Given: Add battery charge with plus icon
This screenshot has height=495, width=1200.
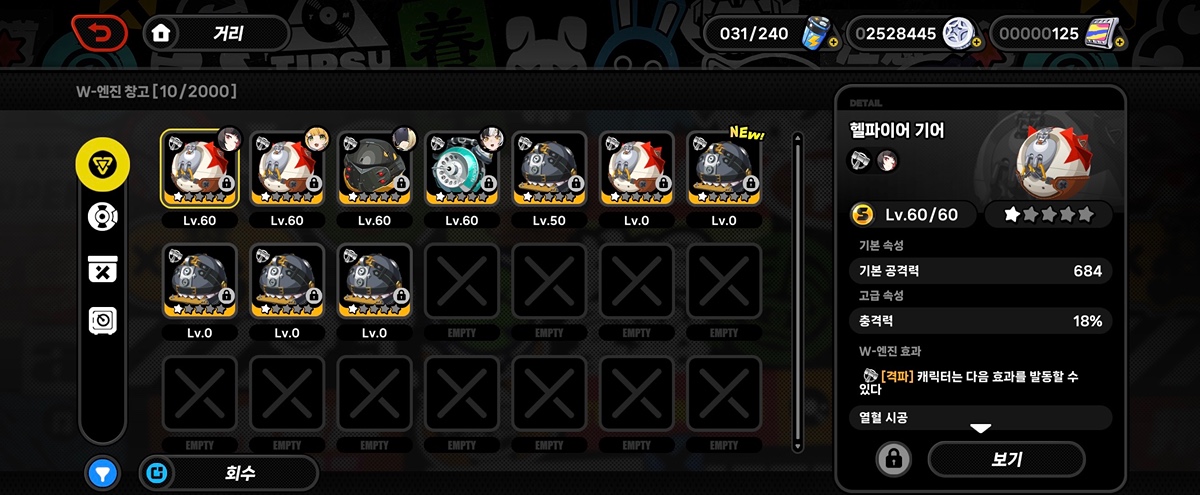Looking at the screenshot, I should (x=833, y=42).
